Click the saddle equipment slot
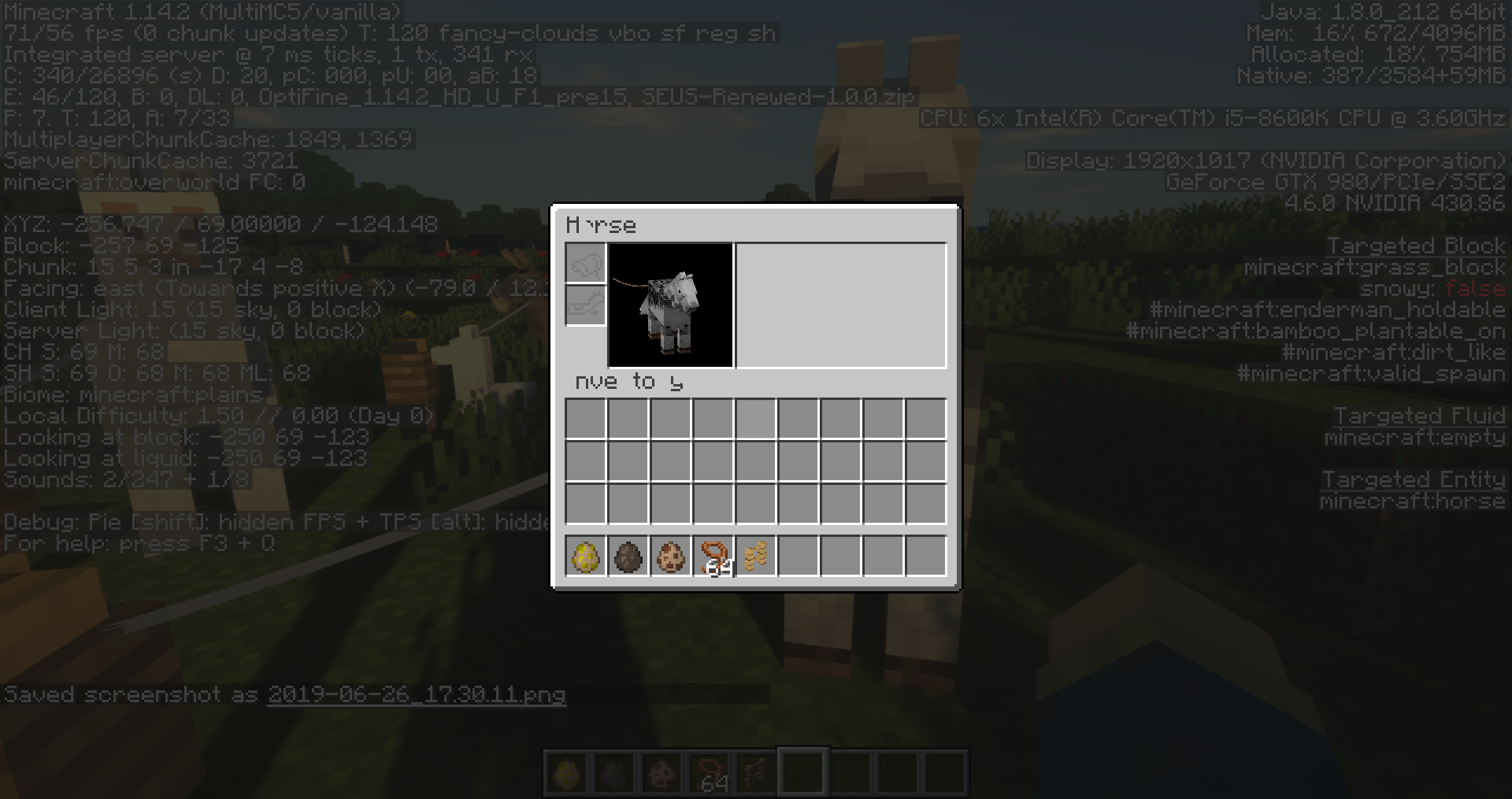 click(585, 264)
